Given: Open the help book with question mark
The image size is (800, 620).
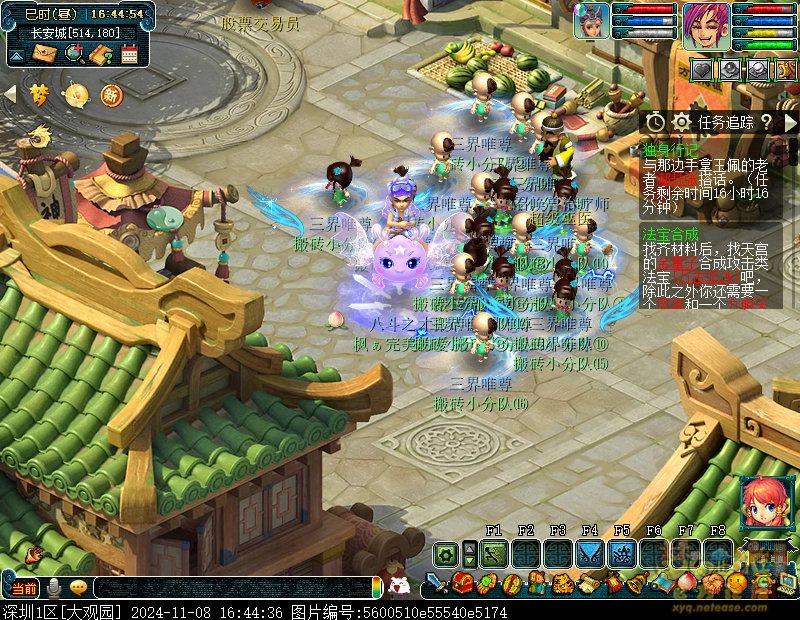Looking at the screenshot, I should [x=101, y=54].
